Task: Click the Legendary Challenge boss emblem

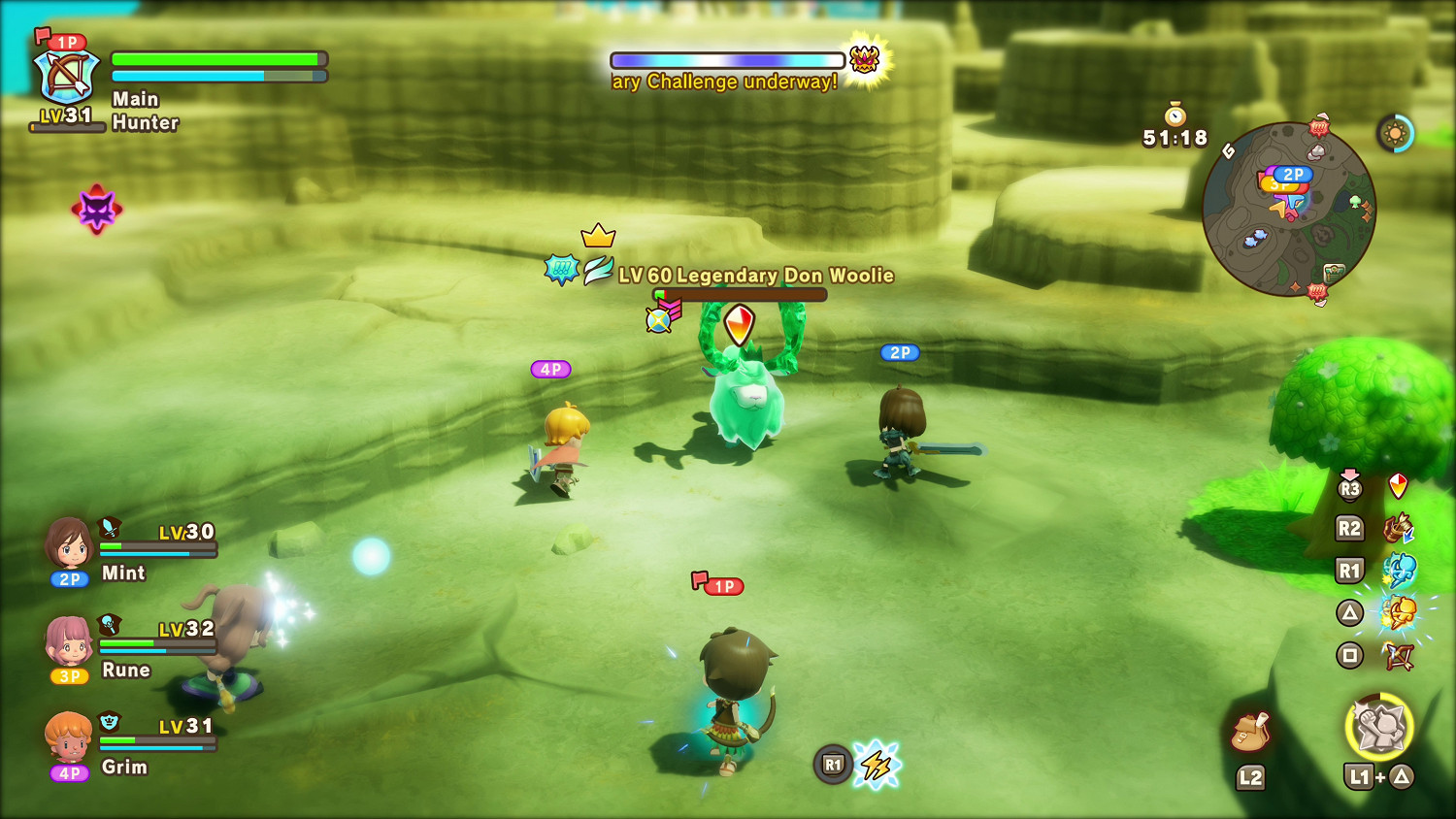Action: pyautogui.click(x=864, y=60)
